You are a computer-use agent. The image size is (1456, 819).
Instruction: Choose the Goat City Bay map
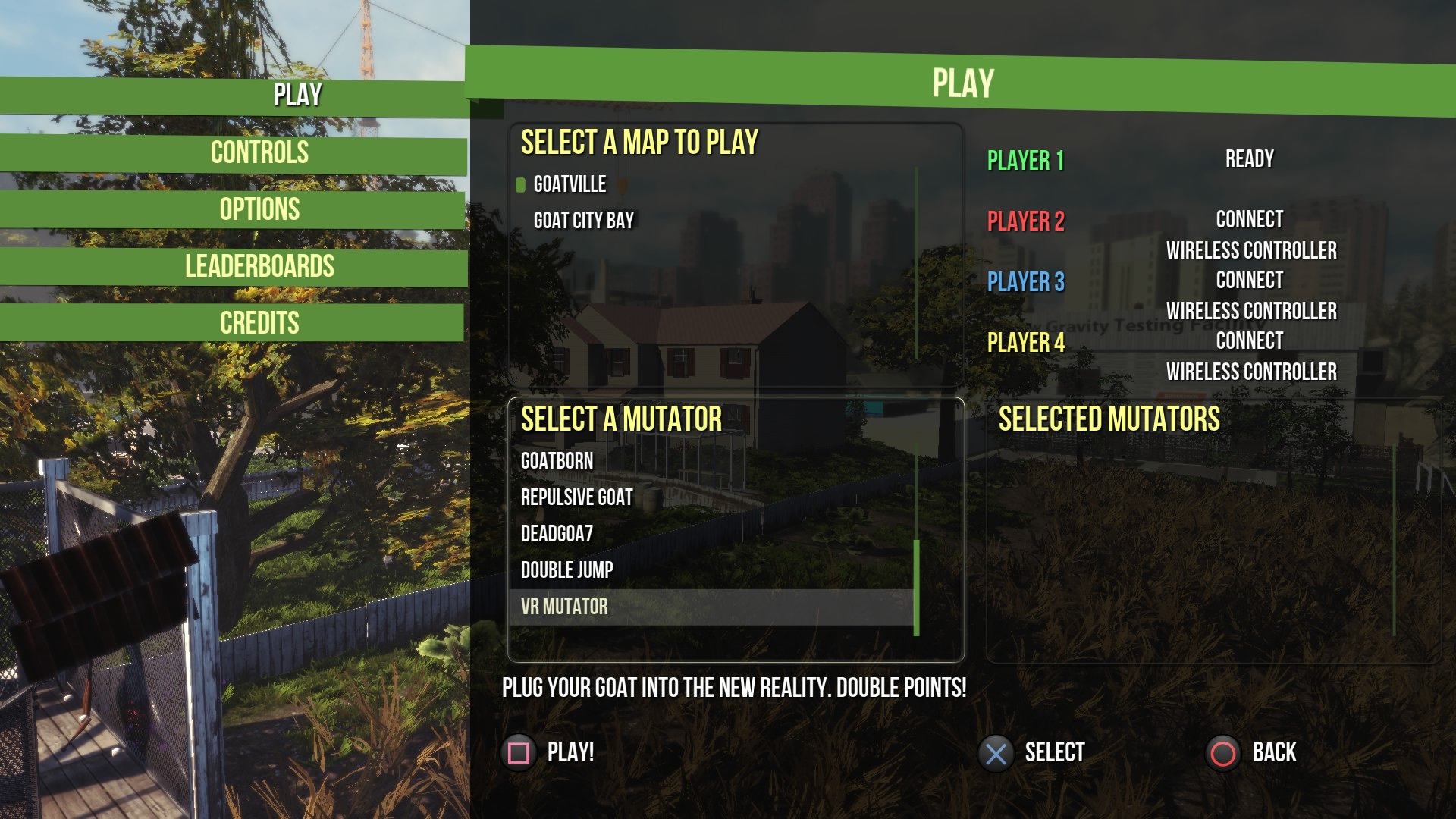pos(583,221)
